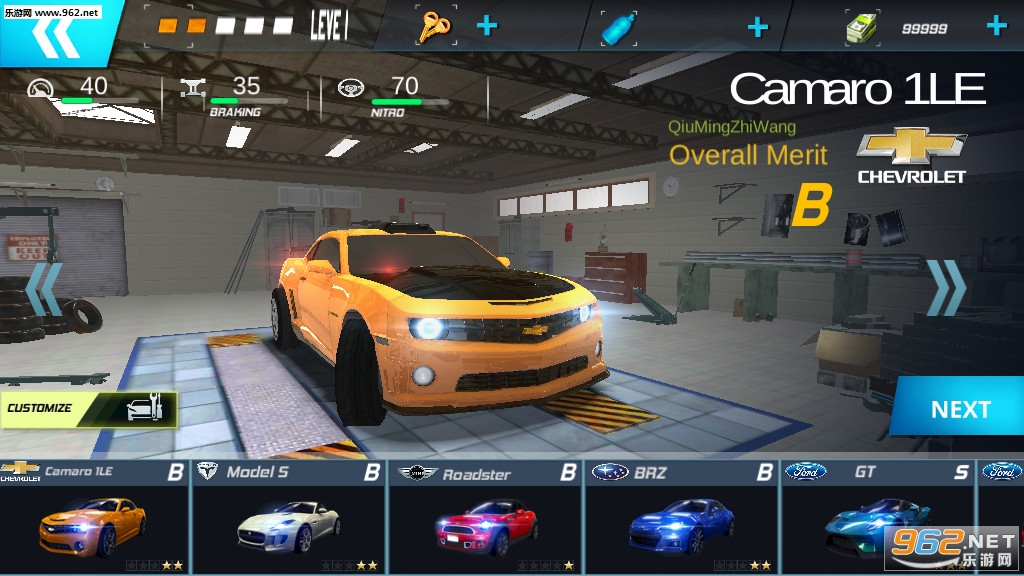Screen dimensions: 1024x576
Task: Select the Camaro 1LE car tile
Action: coord(95,516)
